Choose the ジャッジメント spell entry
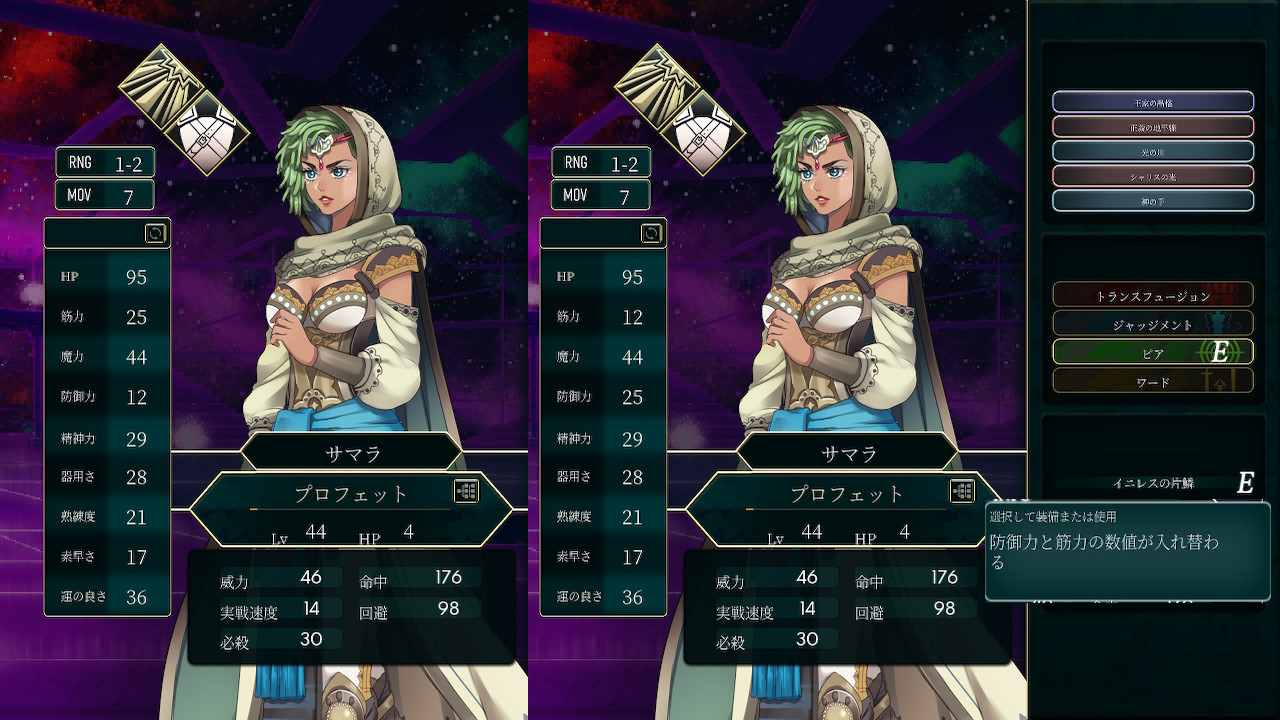The image size is (1280, 720). point(1152,324)
